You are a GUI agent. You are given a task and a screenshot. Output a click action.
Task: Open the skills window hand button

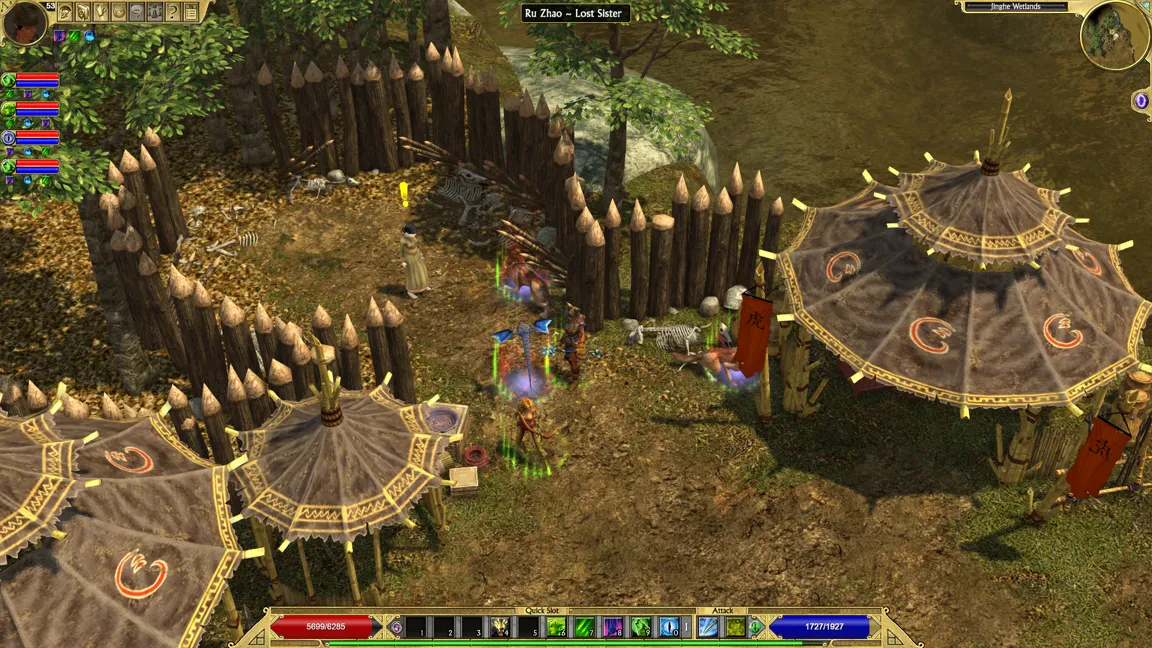pos(101,12)
